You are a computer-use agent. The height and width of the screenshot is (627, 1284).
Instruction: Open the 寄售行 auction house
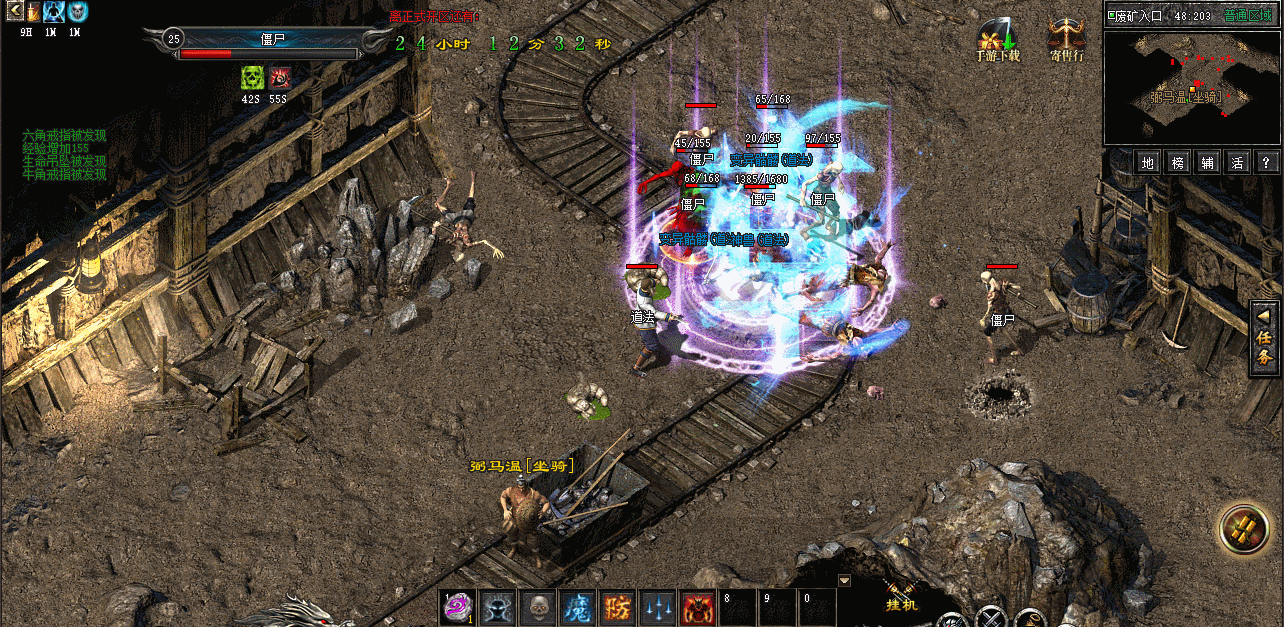(1067, 39)
